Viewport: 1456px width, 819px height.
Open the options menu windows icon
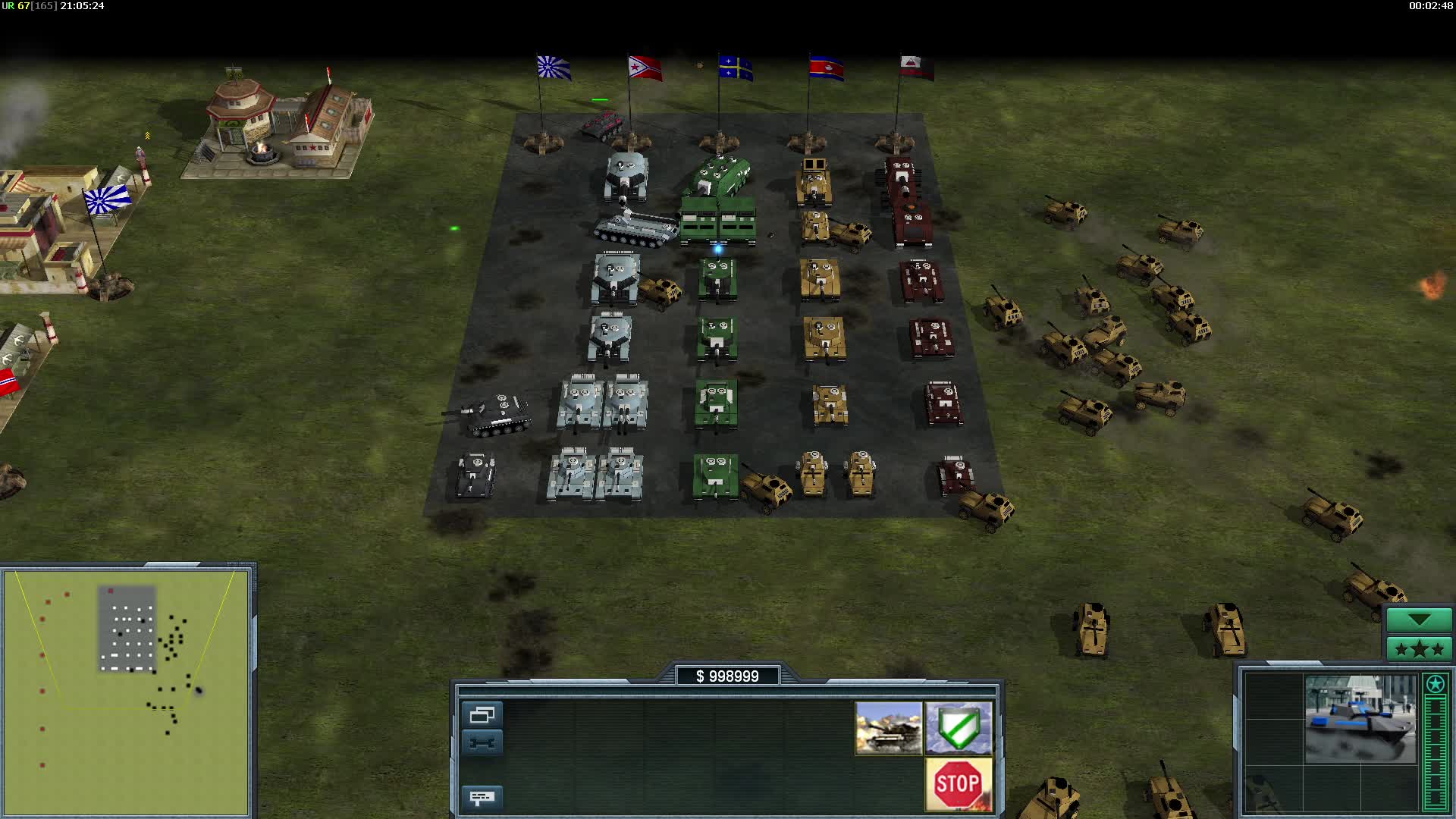(483, 713)
